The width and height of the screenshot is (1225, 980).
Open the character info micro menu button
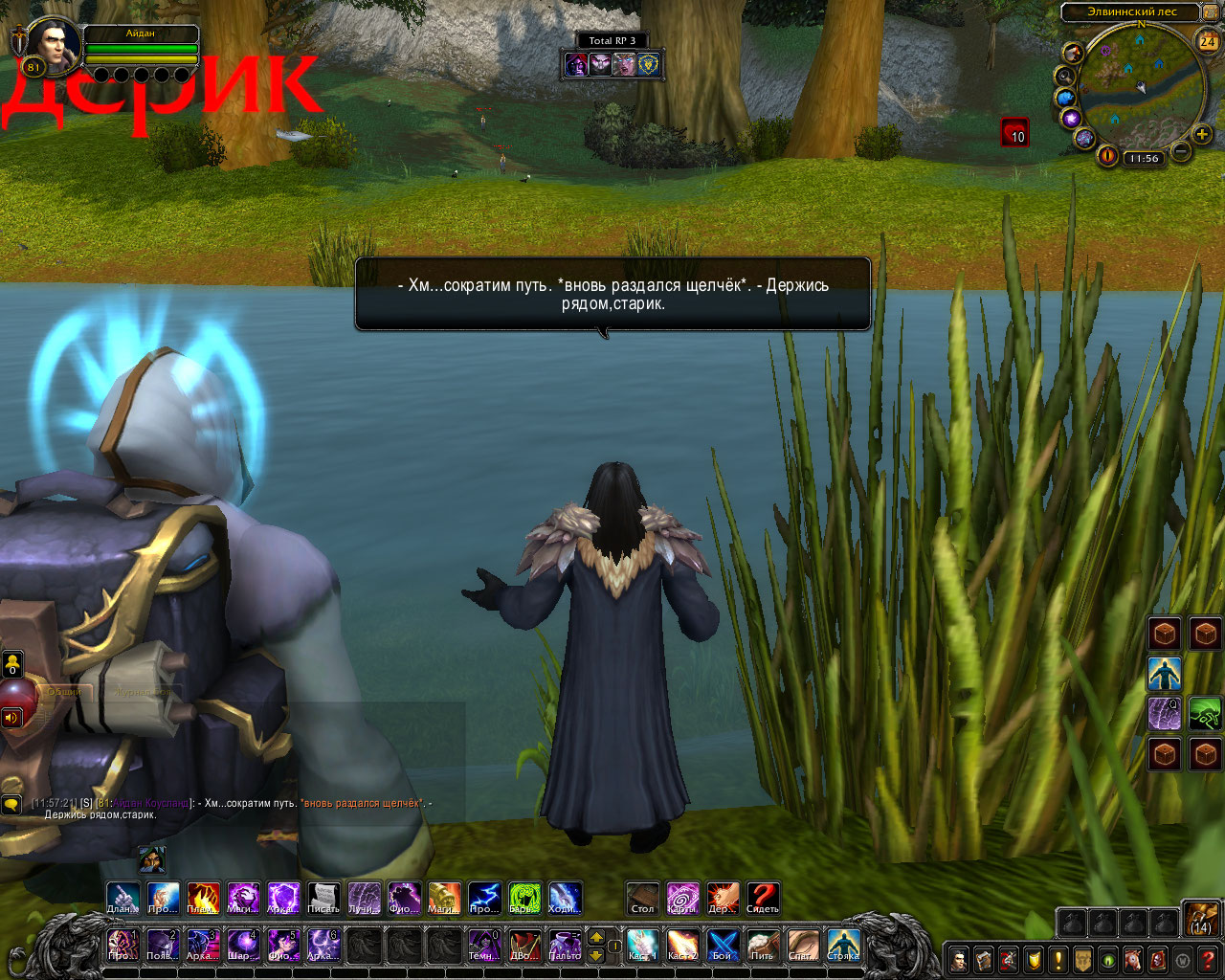[x=958, y=959]
